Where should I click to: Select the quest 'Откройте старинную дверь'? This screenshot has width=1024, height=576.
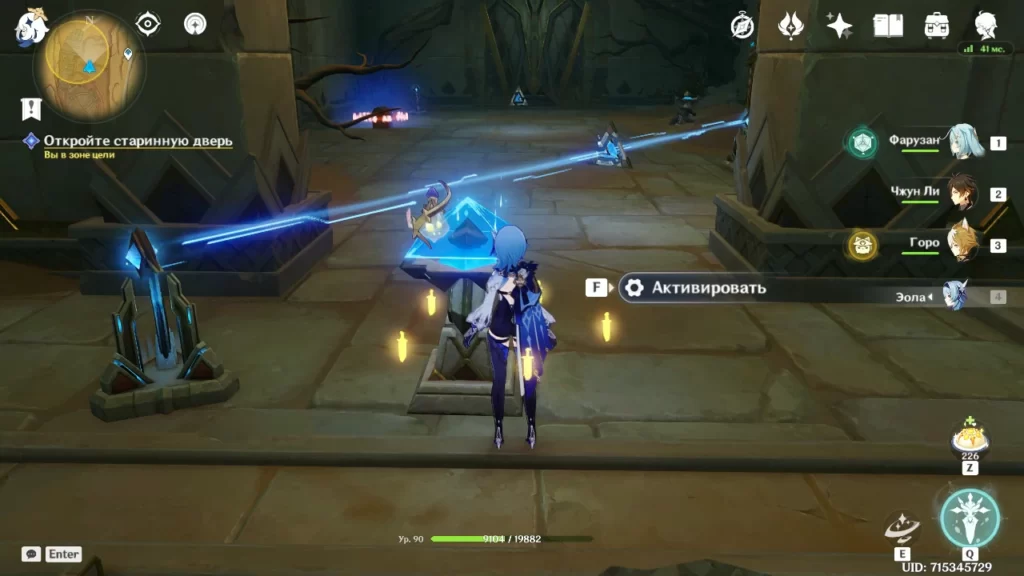click(137, 141)
